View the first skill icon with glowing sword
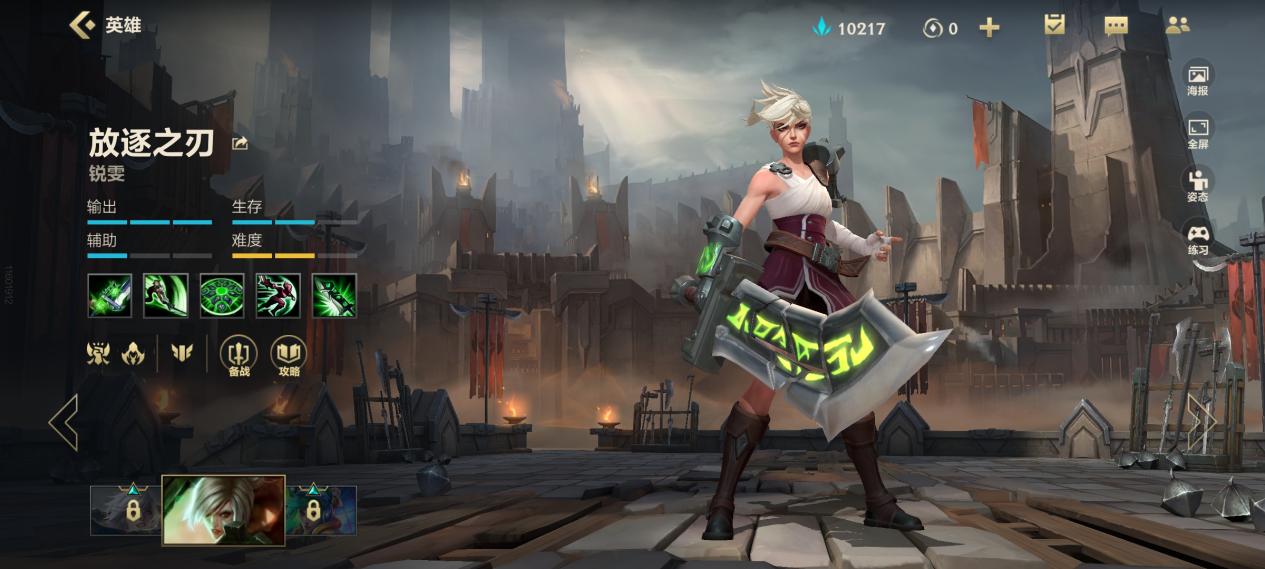The height and width of the screenshot is (569, 1265). coord(109,296)
